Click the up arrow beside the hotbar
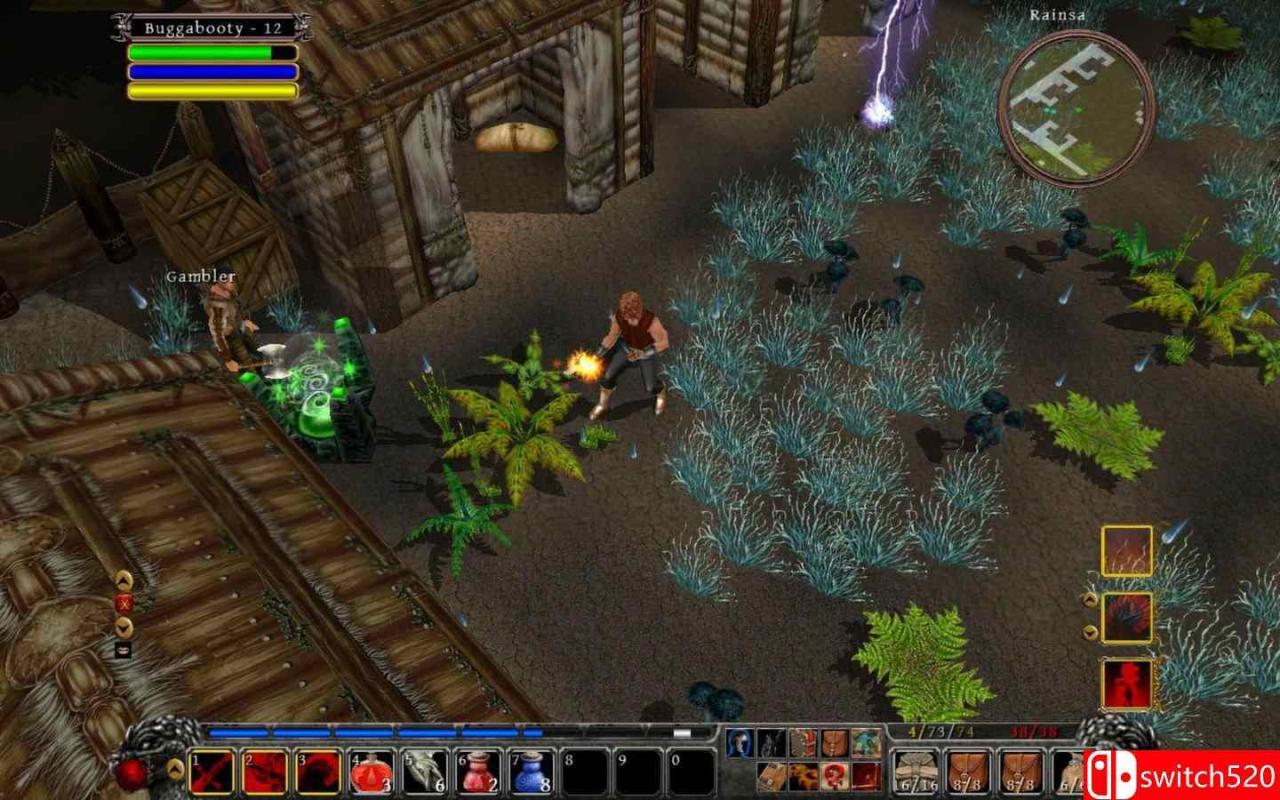The height and width of the screenshot is (800, 1280). click(x=175, y=768)
